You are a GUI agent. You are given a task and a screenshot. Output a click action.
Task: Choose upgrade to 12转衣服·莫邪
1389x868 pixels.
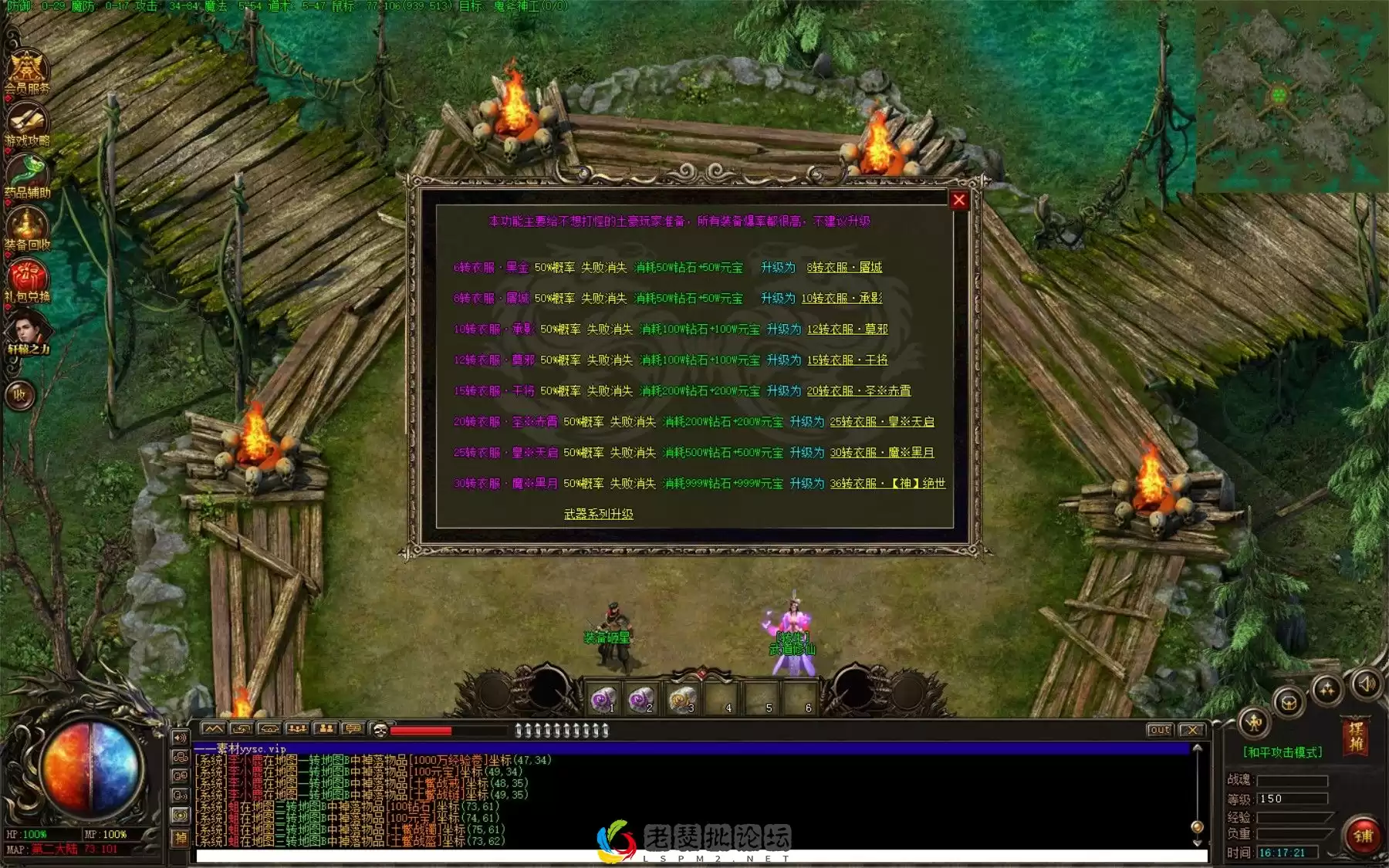[x=847, y=329]
